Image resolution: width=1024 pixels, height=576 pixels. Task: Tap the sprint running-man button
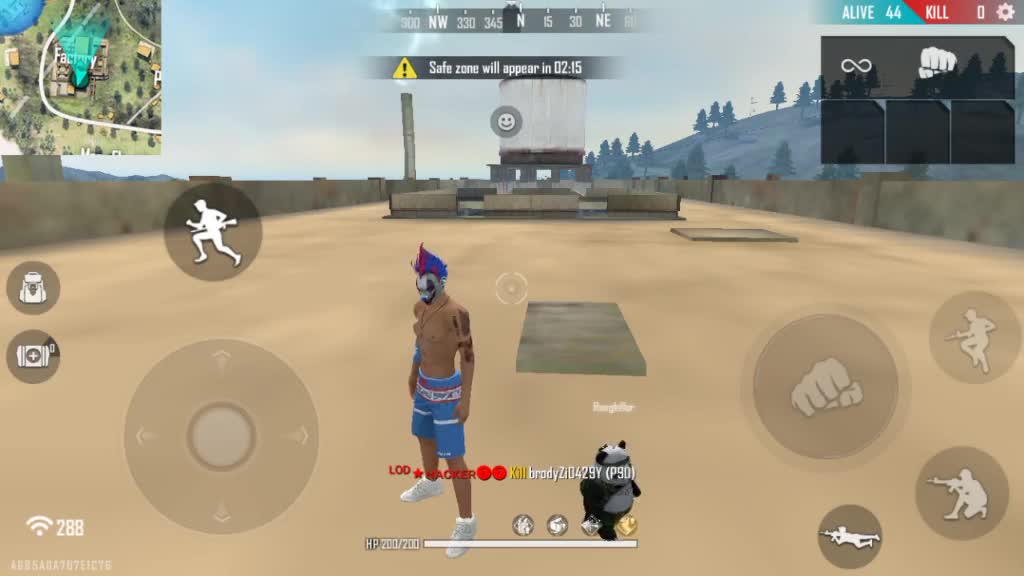213,231
